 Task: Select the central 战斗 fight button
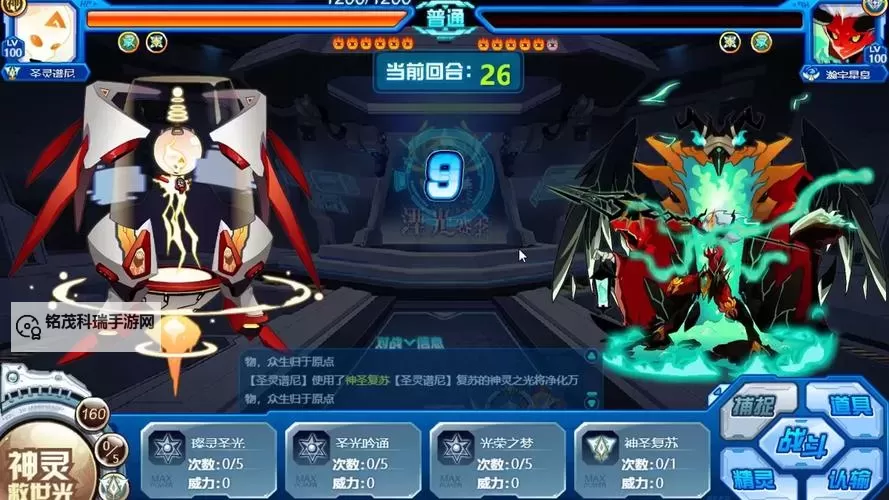click(x=802, y=441)
